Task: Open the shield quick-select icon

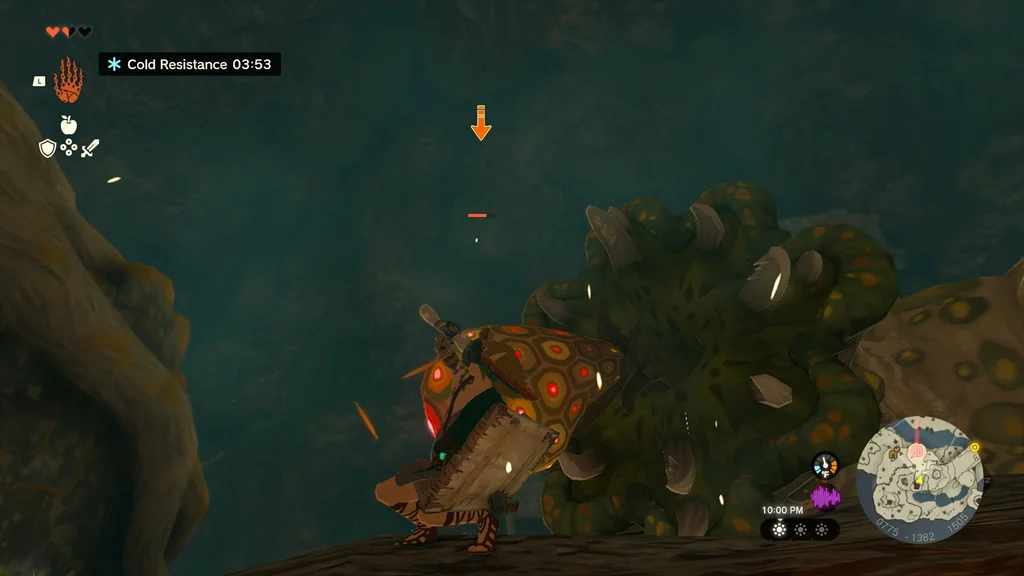Action: pyautogui.click(x=47, y=148)
